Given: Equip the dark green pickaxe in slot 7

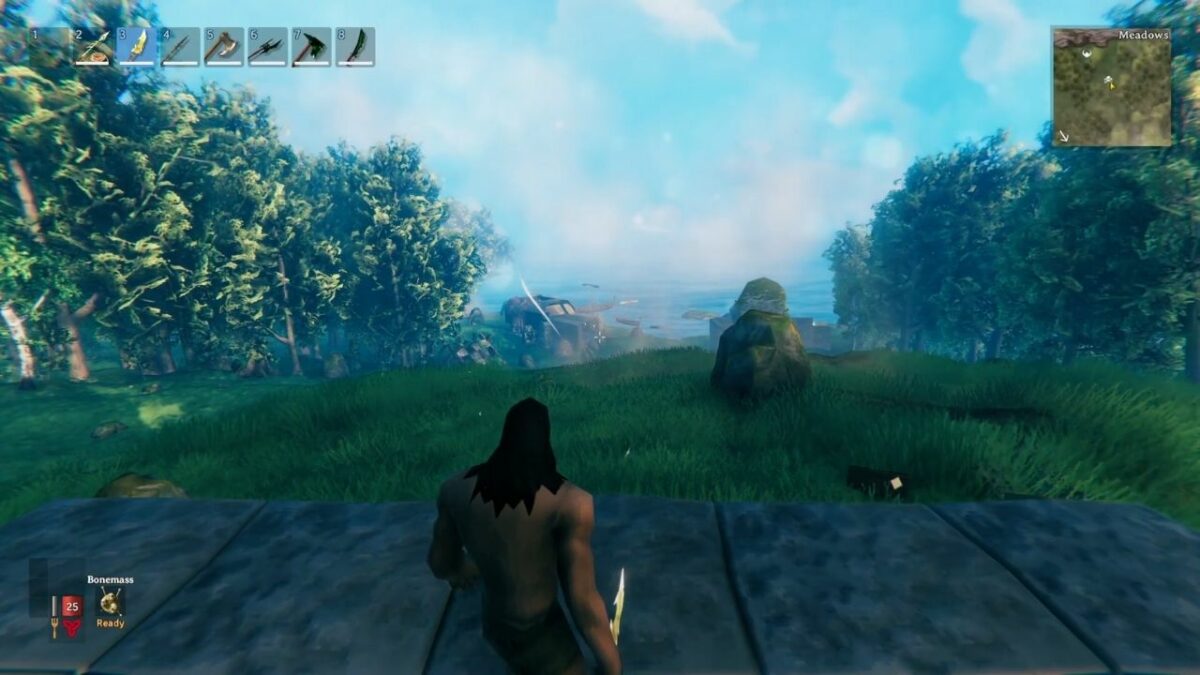Looking at the screenshot, I should coord(311,47).
